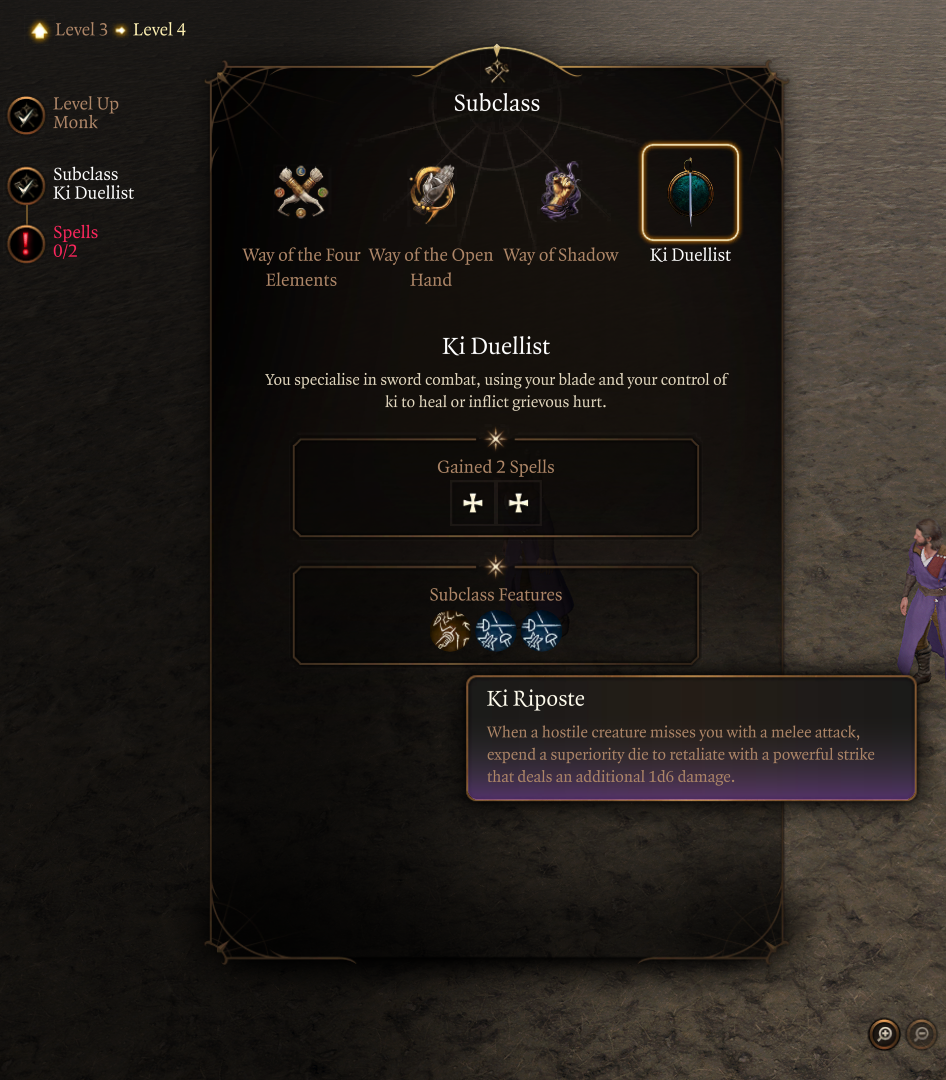This screenshot has width=946, height=1080.
Task: Open the Level Up Monk step
Action: [x=26, y=115]
